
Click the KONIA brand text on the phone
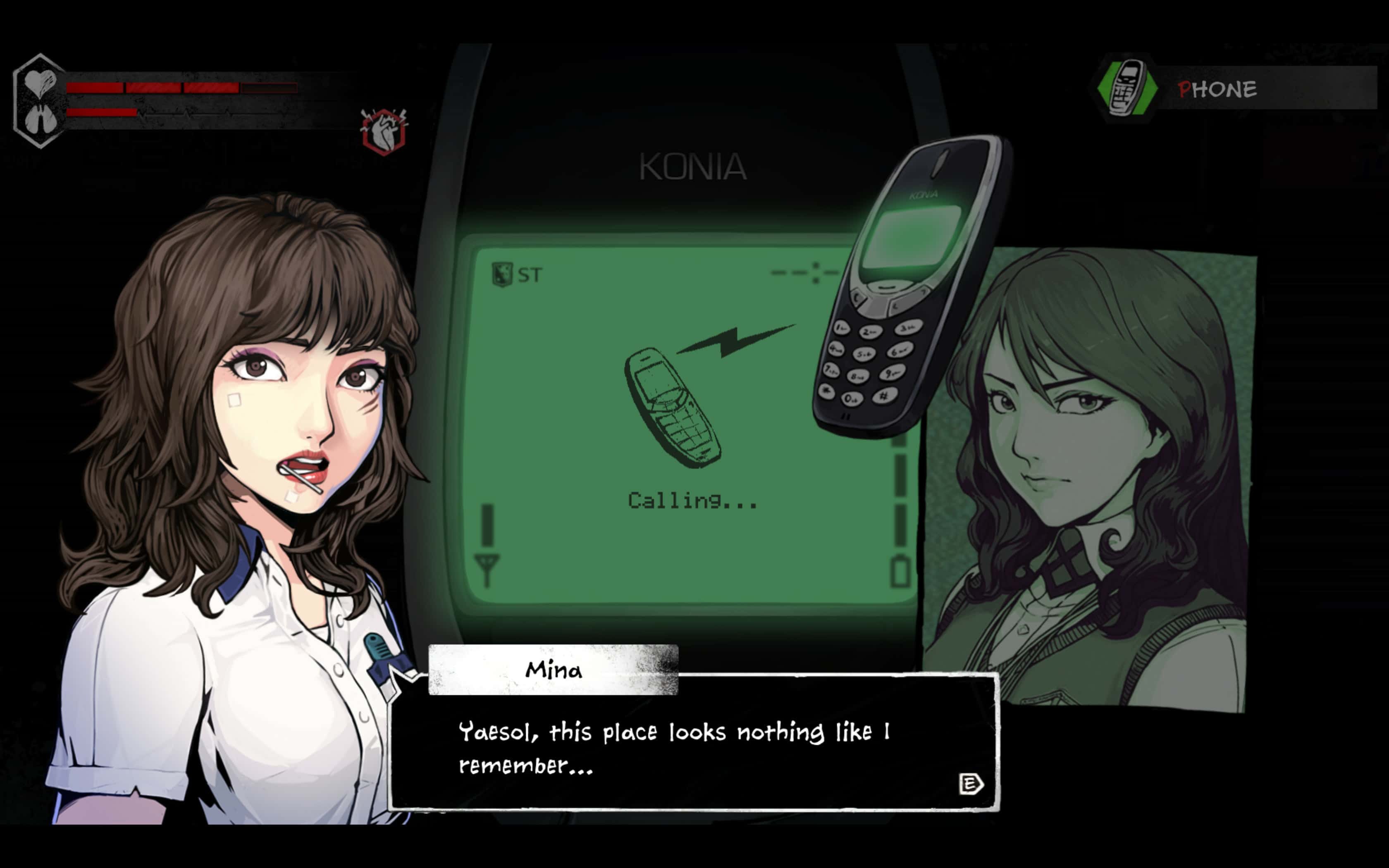693,166
